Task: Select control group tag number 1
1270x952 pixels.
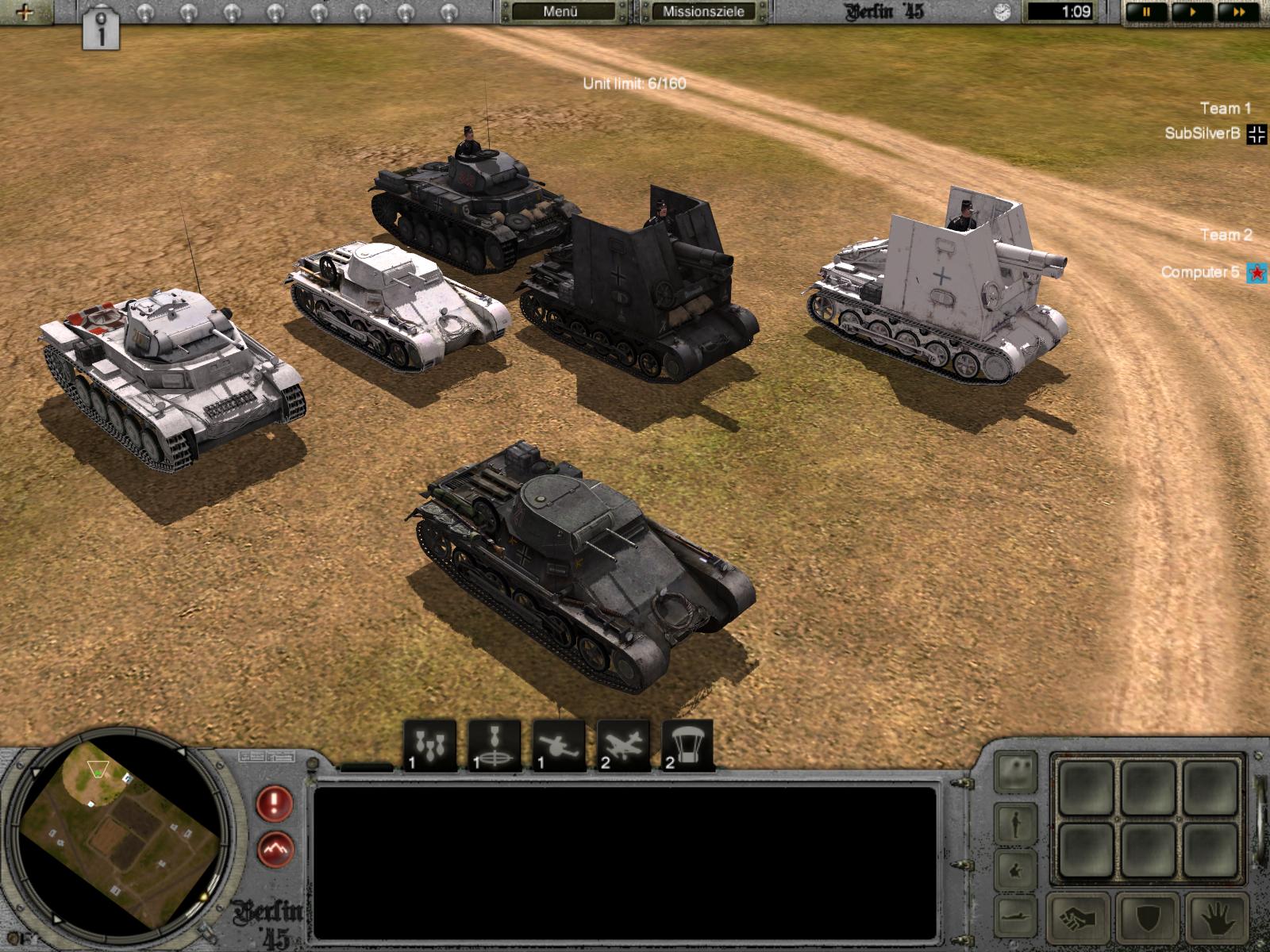Action: click(x=101, y=29)
